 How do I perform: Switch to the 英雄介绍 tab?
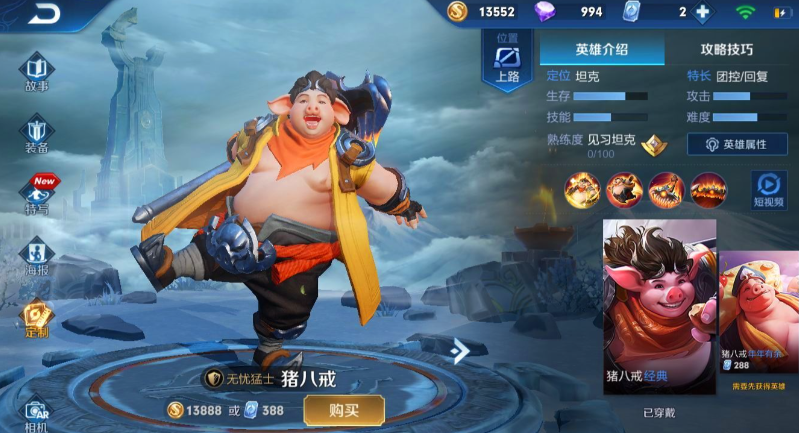pyautogui.click(x=602, y=49)
